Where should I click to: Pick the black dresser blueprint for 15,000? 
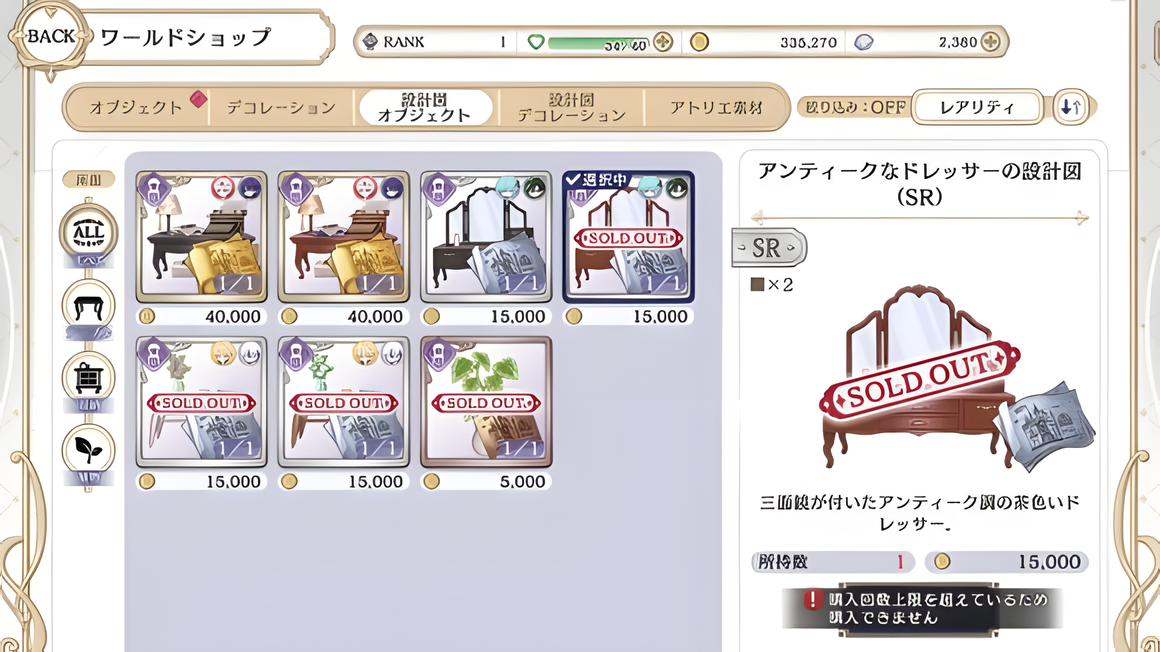[486, 236]
